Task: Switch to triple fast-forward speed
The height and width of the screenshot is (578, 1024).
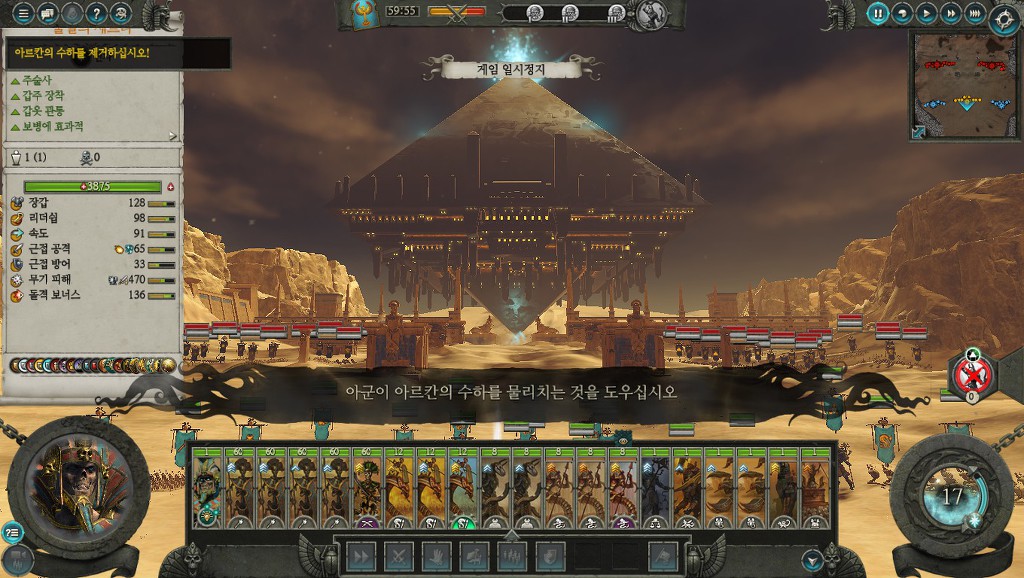Action: coord(974,14)
